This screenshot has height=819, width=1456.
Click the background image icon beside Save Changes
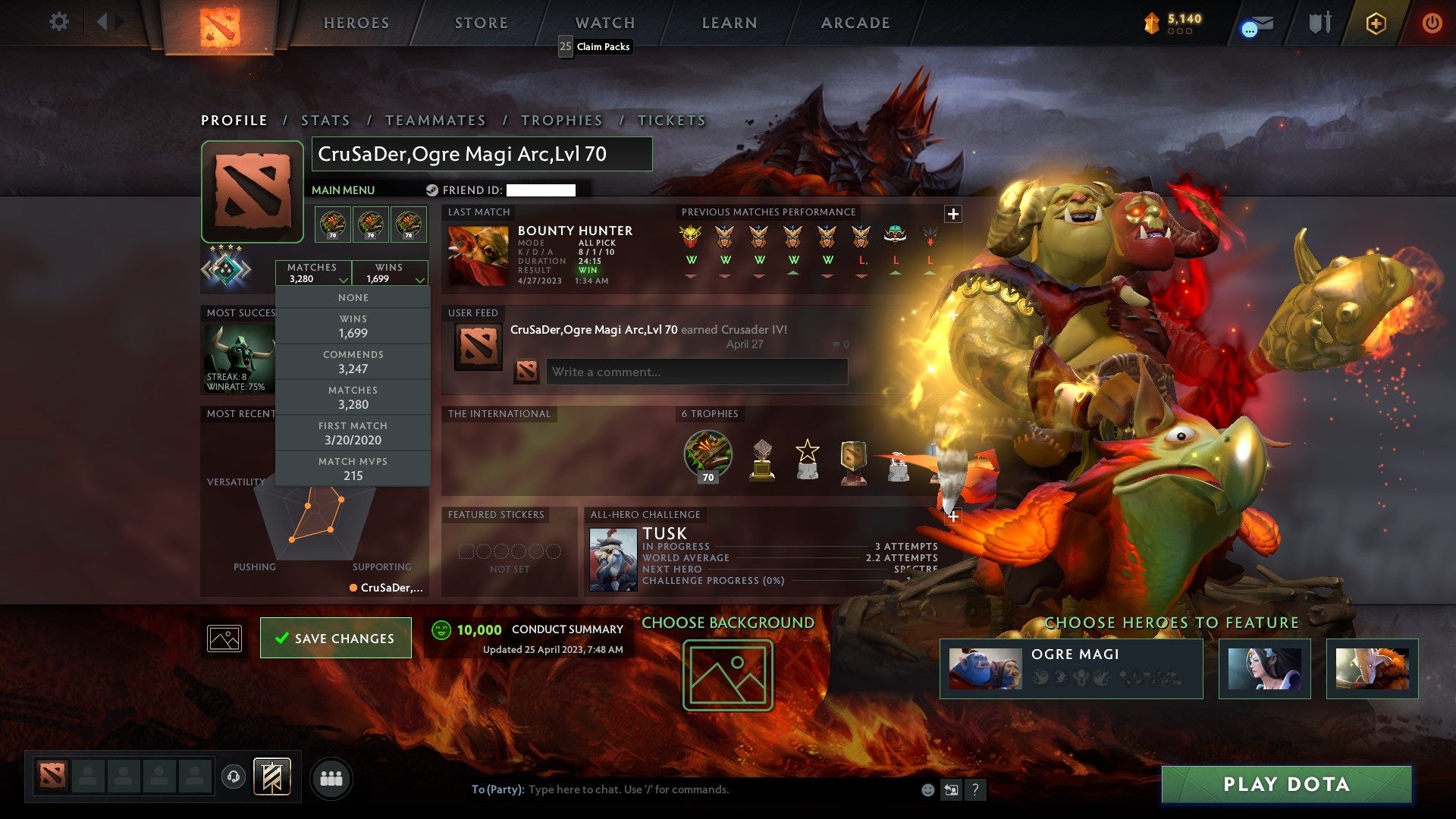tap(224, 638)
